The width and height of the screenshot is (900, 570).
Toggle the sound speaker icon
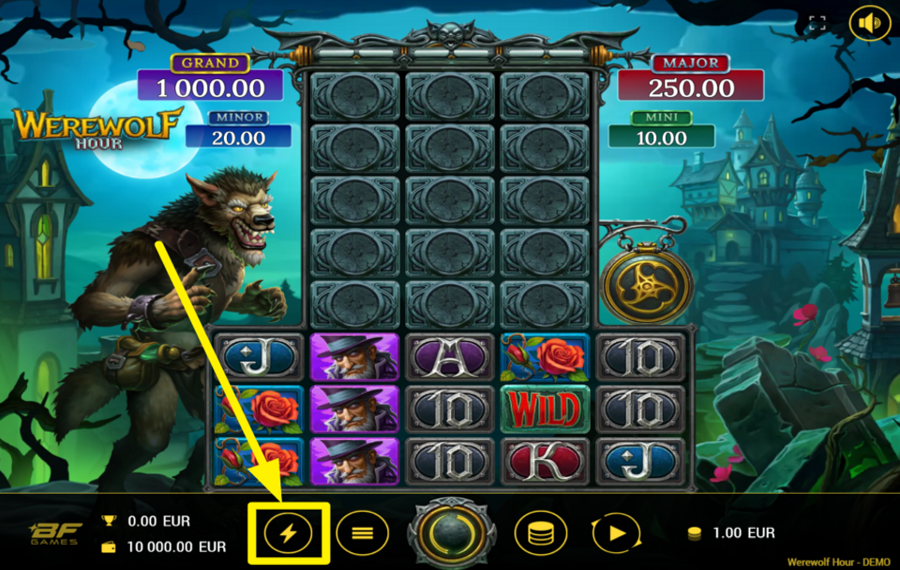point(869,24)
